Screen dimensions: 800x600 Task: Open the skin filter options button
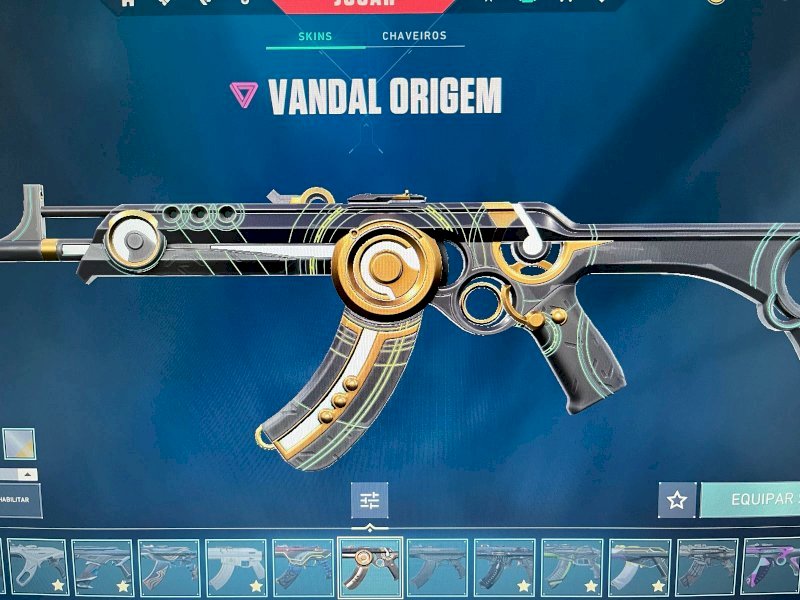point(370,500)
